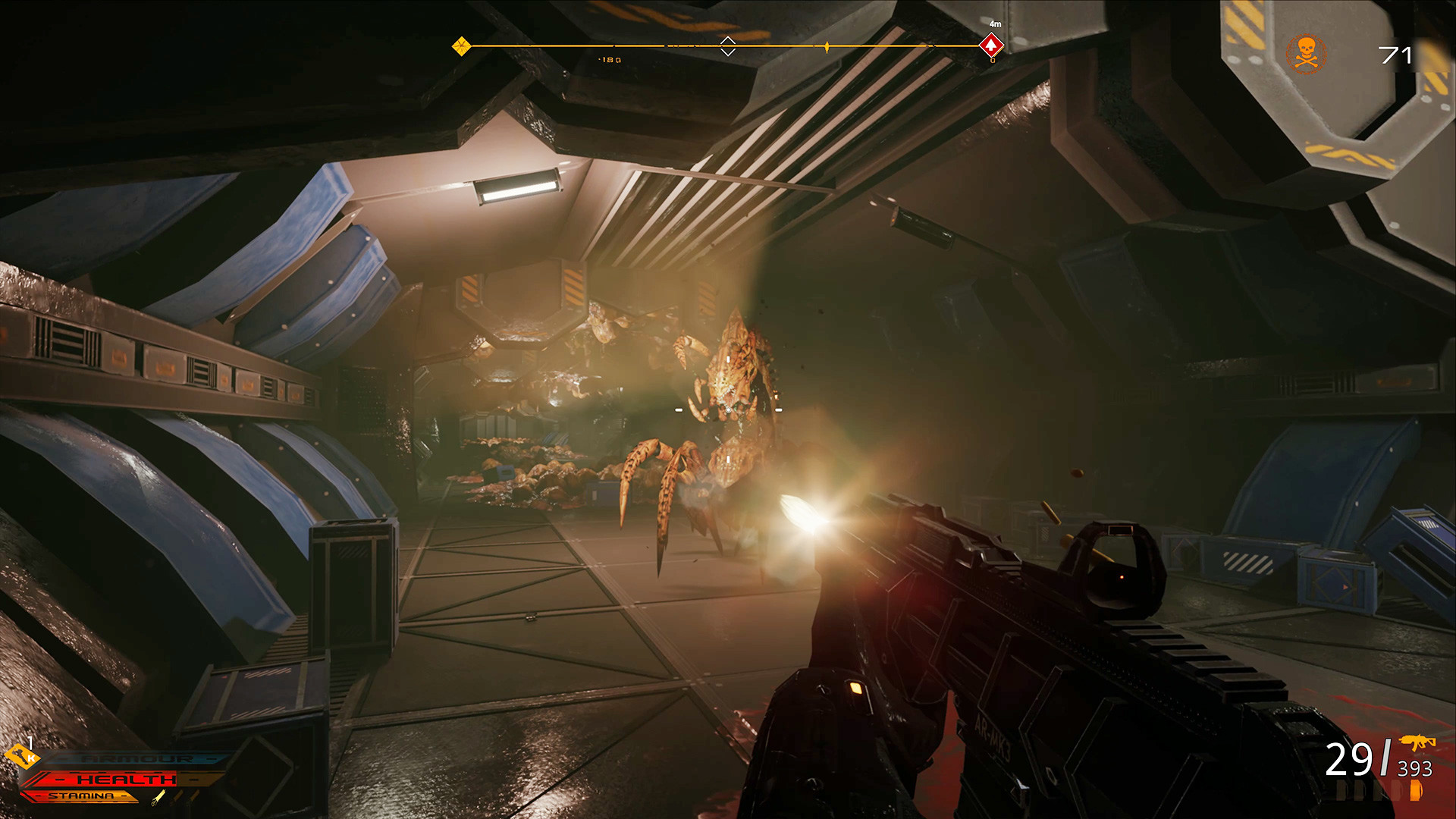Select the yellow diamond marker at compass start
This screenshot has width=1456, height=819.
pyautogui.click(x=461, y=46)
